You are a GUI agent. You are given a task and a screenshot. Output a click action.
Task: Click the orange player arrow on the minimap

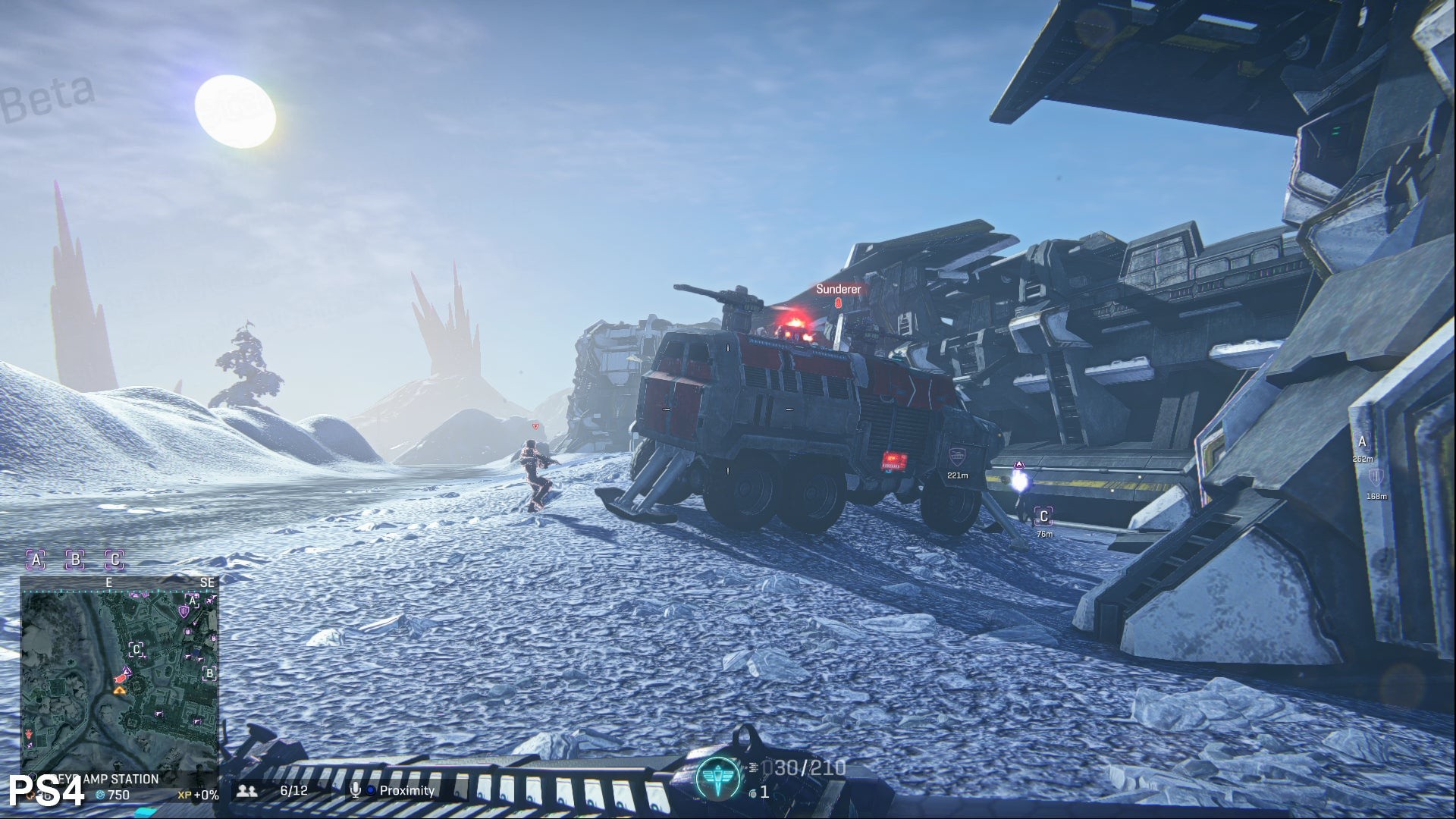119,689
